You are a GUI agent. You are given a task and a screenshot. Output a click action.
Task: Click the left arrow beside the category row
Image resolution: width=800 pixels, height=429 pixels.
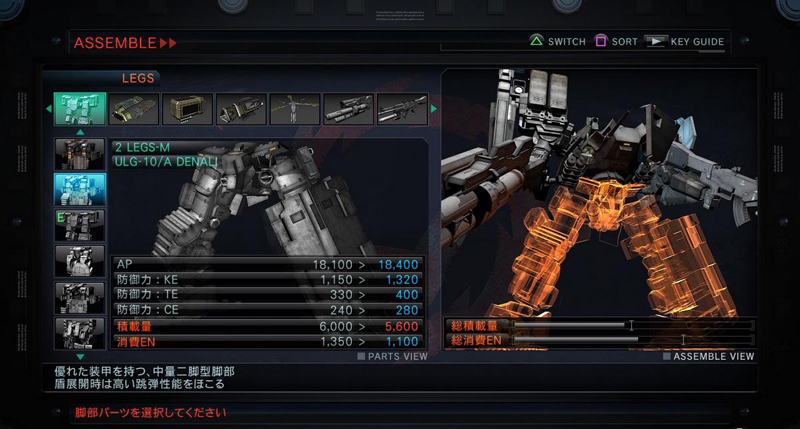pos(47,109)
